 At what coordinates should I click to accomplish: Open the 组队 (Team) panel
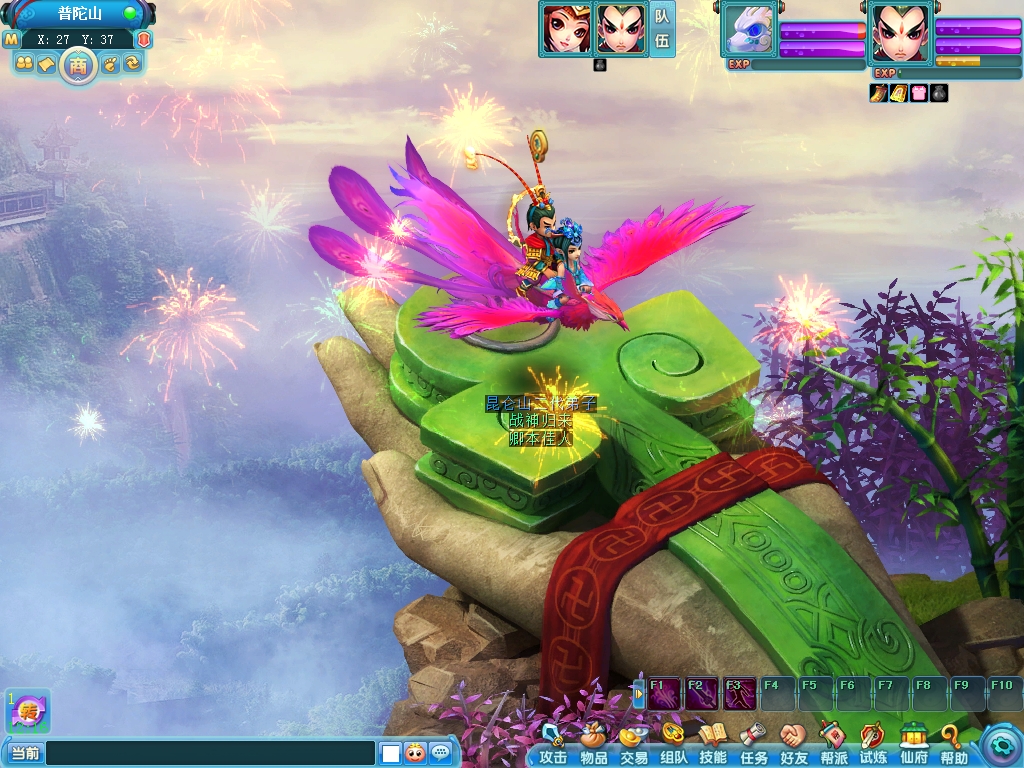click(x=673, y=744)
